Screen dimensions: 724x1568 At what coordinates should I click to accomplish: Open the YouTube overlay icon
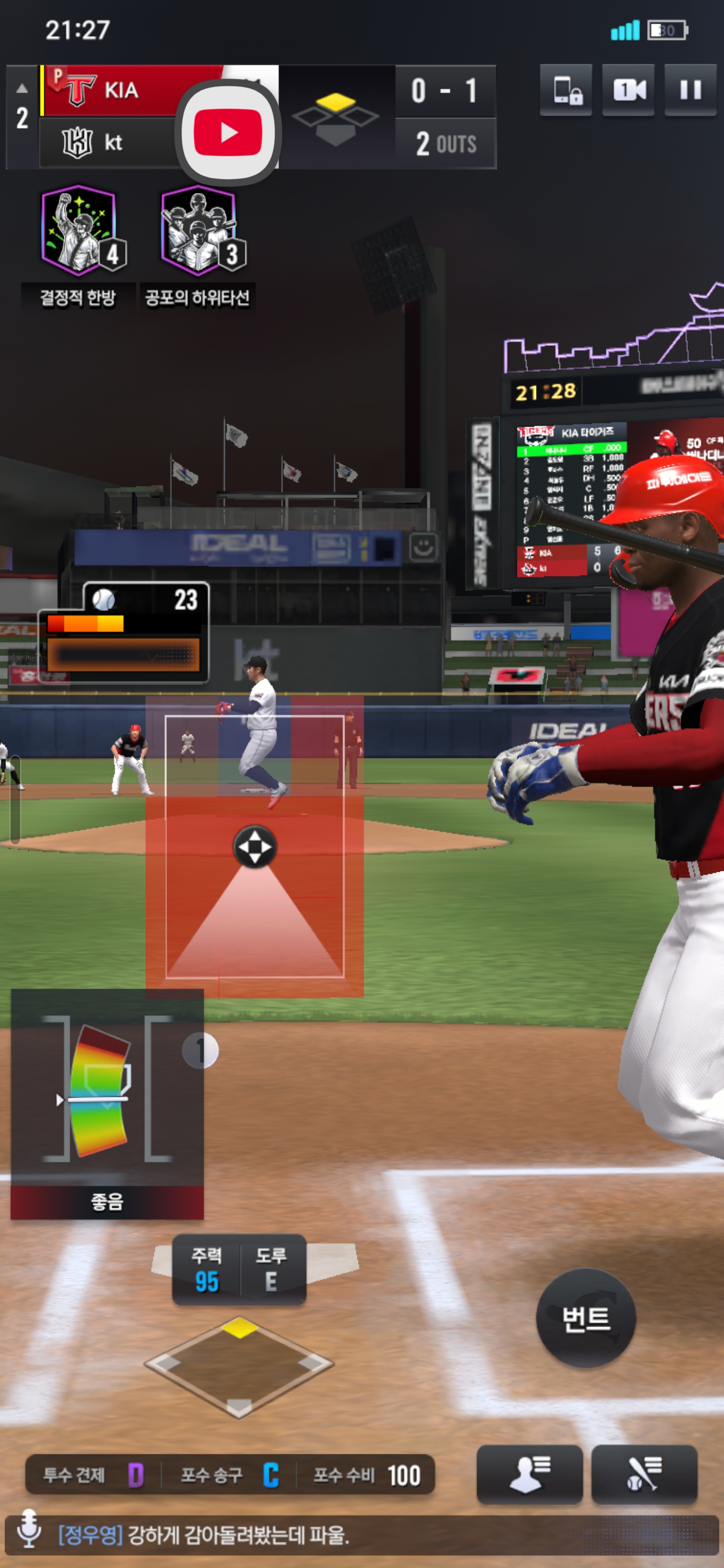[x=228, y=132]
